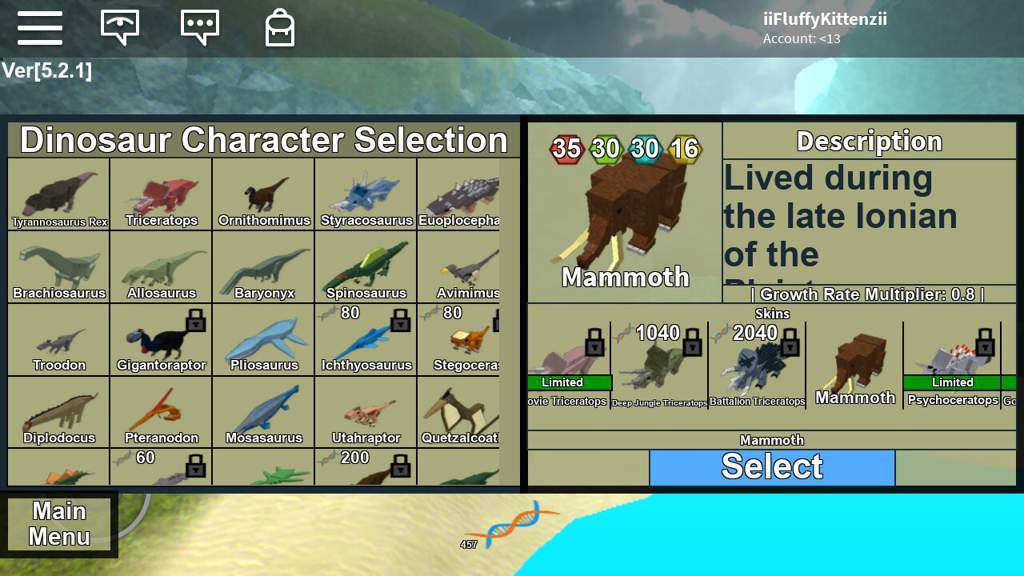Viewport: 1024px width, 576px height.
Task: Select the Brachiosaurus dinosaur
Action: tap(59, 268)
